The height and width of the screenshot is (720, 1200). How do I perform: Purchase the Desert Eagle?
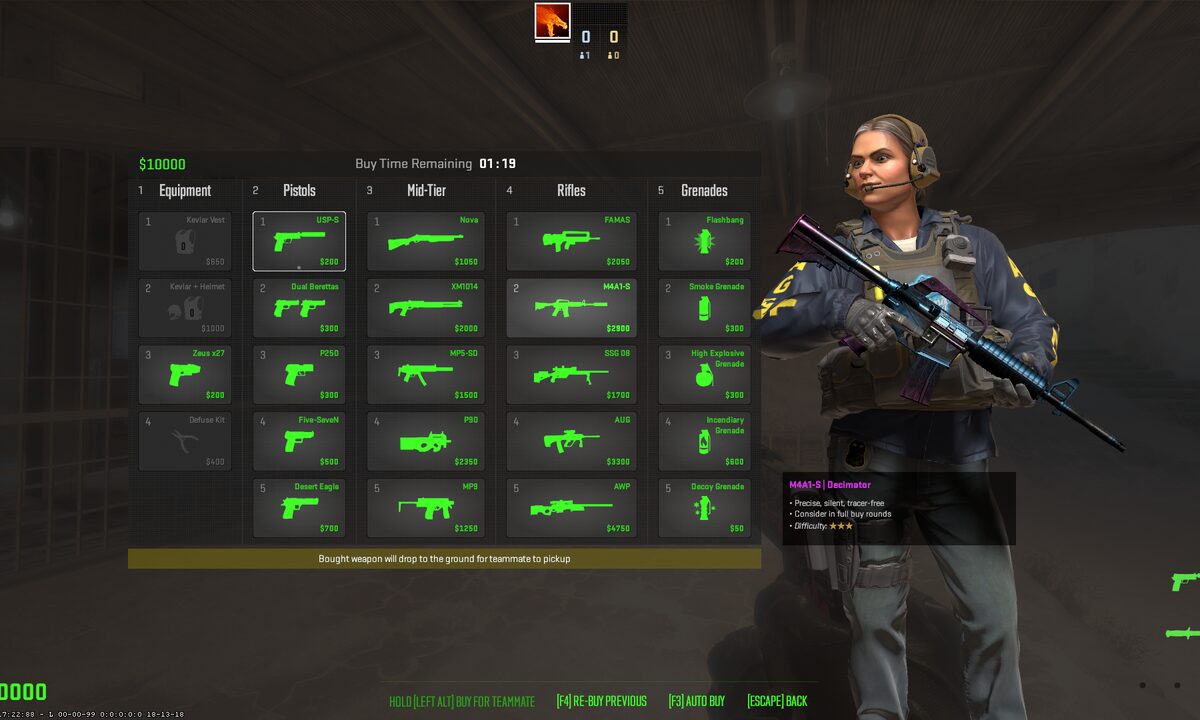click(299, 508)
